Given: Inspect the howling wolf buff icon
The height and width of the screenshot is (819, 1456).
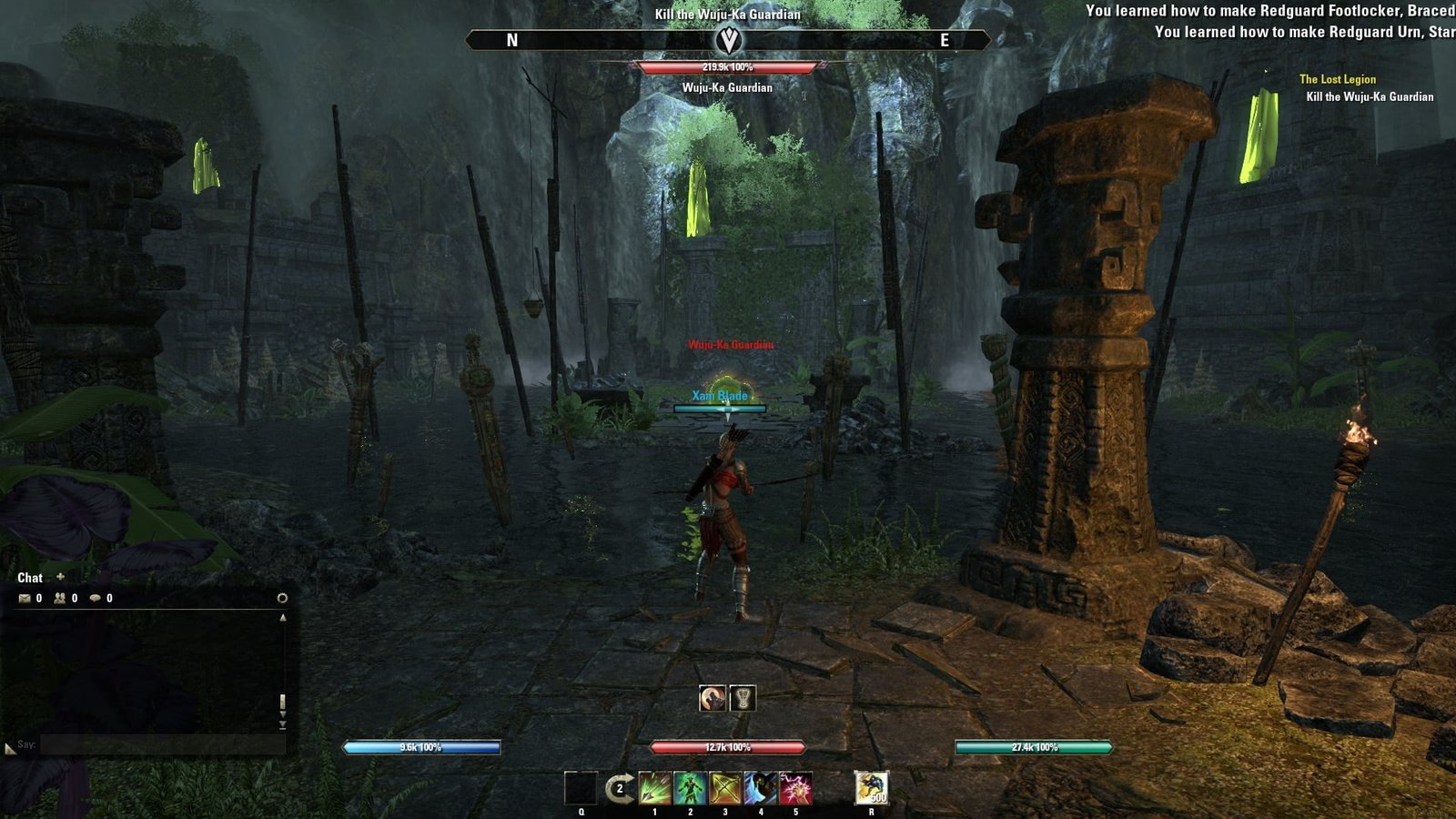Looking at the screenshot, I should click(713, 698).
